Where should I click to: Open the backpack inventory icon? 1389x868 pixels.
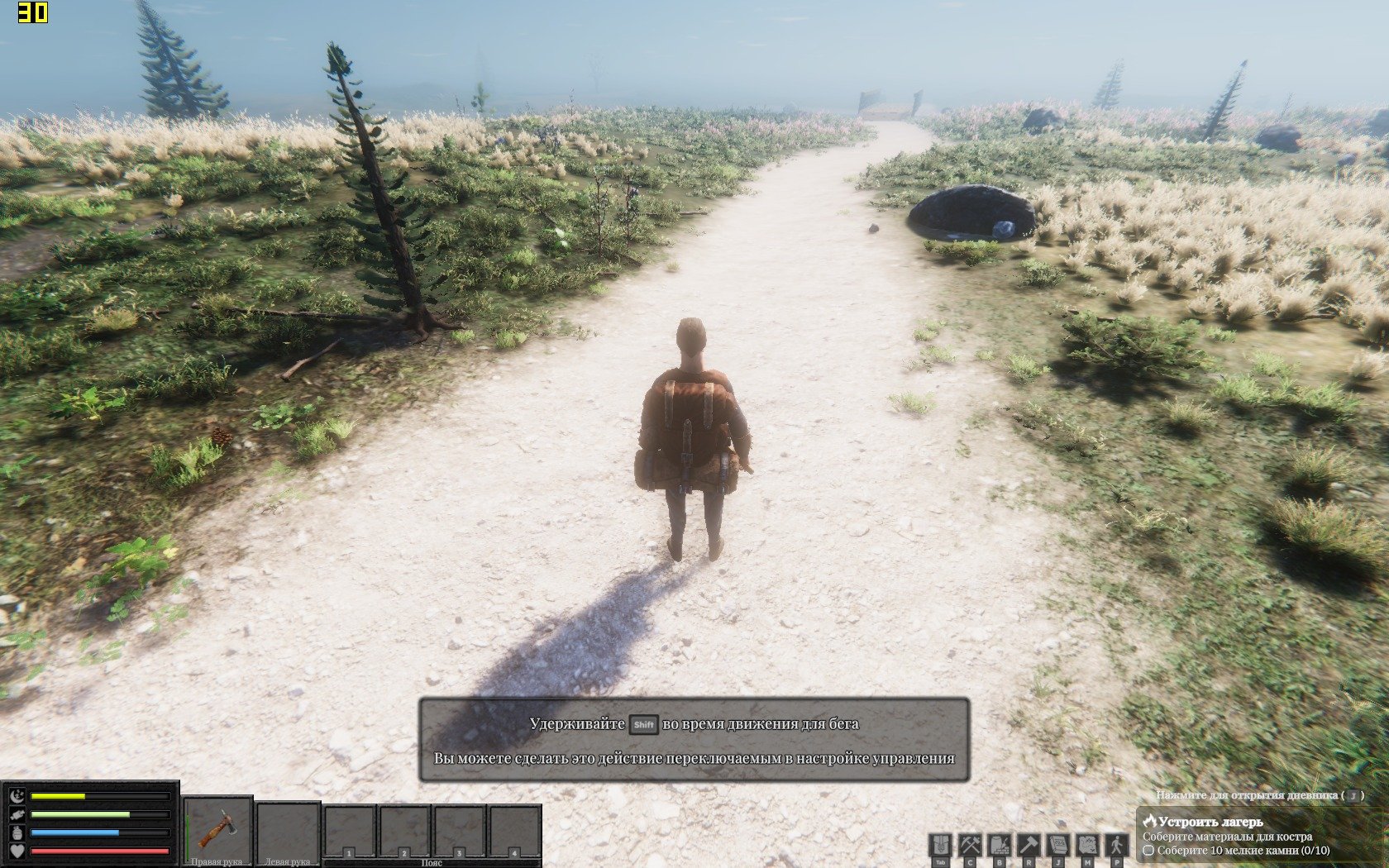coord(940,845)
